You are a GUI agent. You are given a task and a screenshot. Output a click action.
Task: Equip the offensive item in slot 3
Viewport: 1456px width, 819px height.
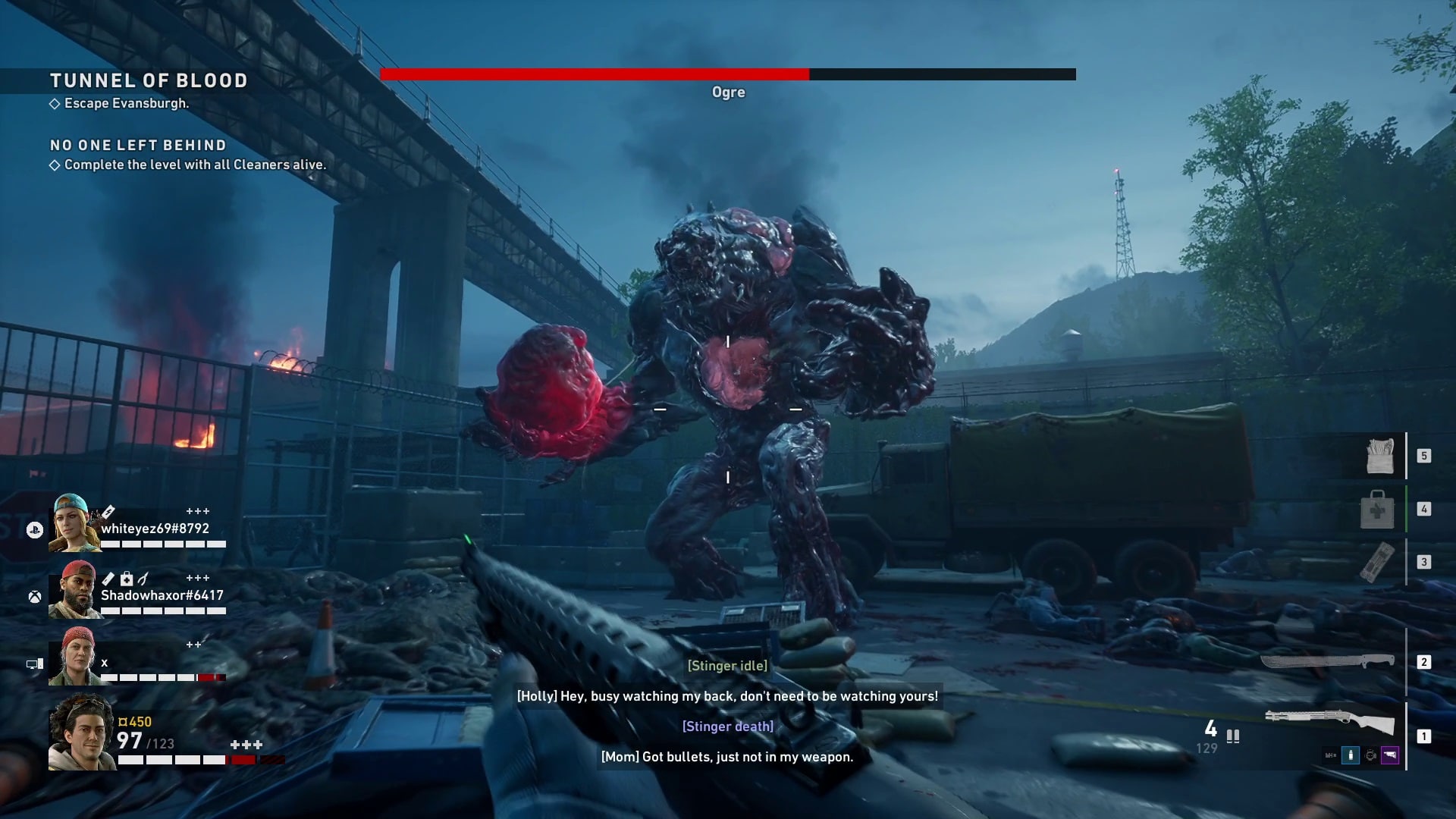point(1377,562)
